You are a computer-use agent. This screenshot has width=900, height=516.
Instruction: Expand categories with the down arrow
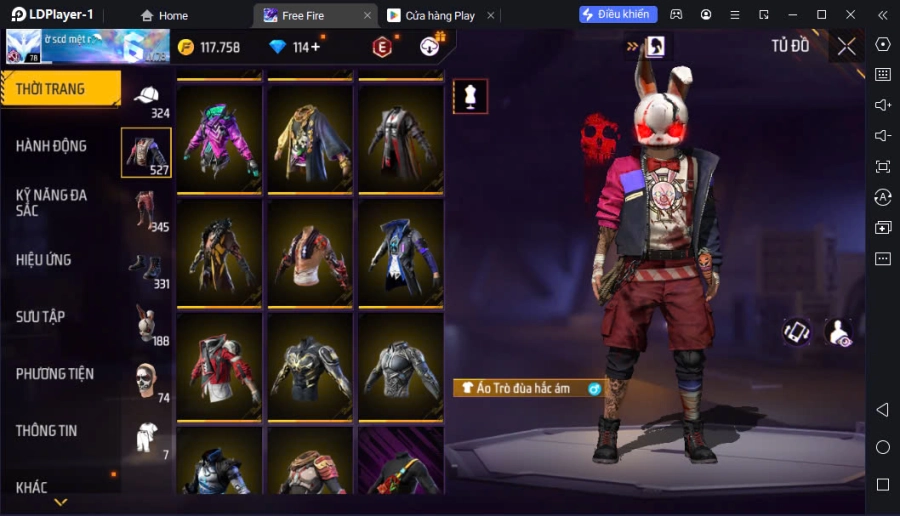(x=61, y=502)
